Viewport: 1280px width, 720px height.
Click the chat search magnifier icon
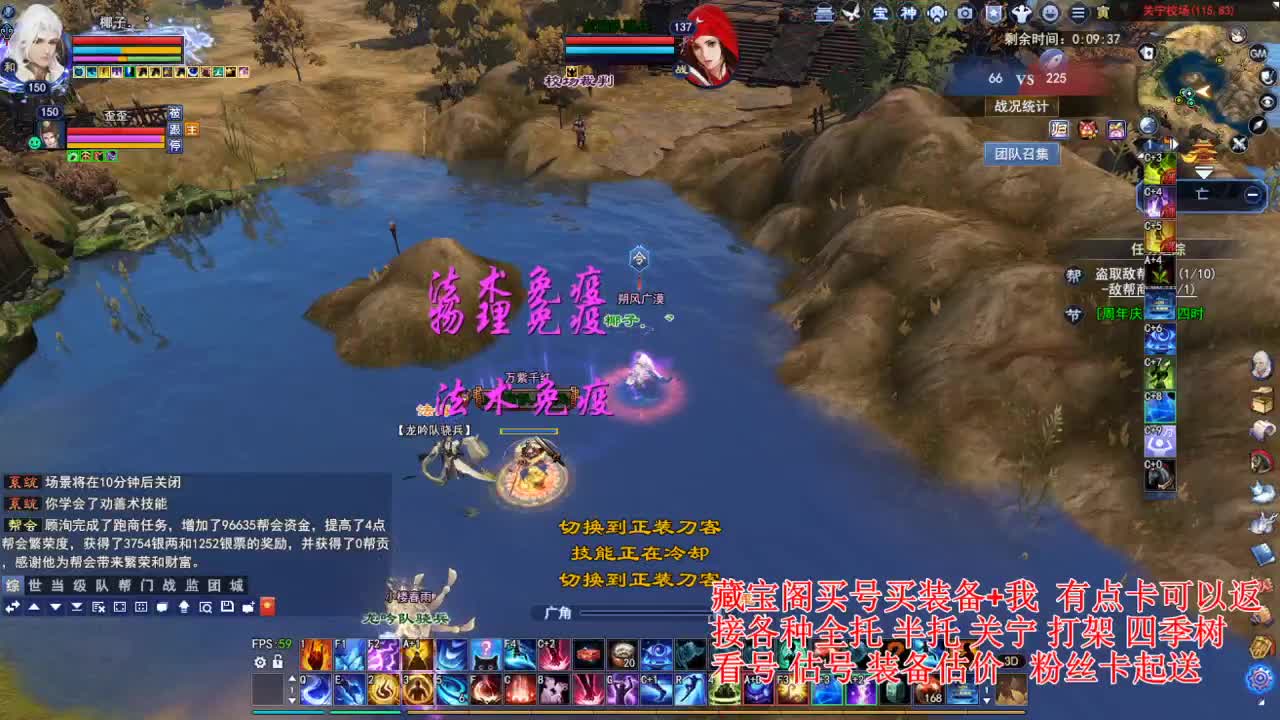tap(206, 607)
